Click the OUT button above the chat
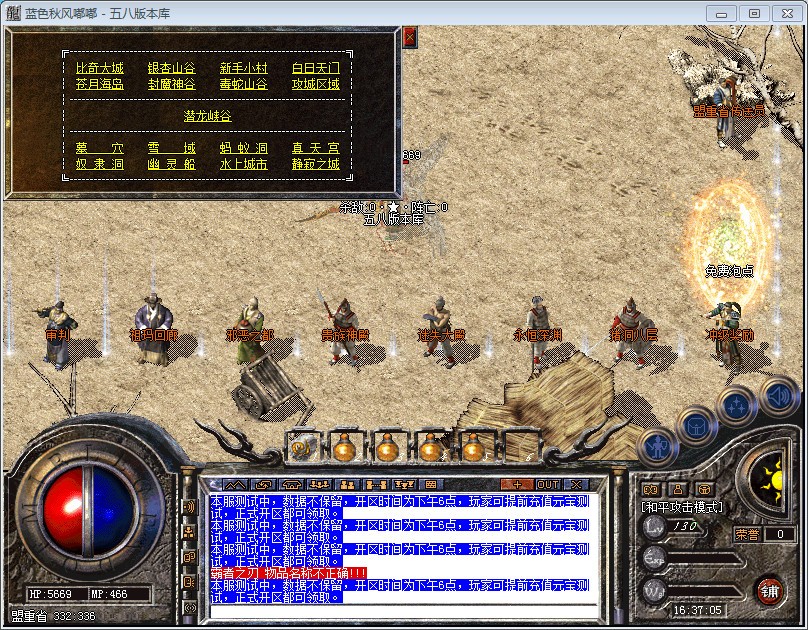The image size is (808, 630). tap(548, 485)
